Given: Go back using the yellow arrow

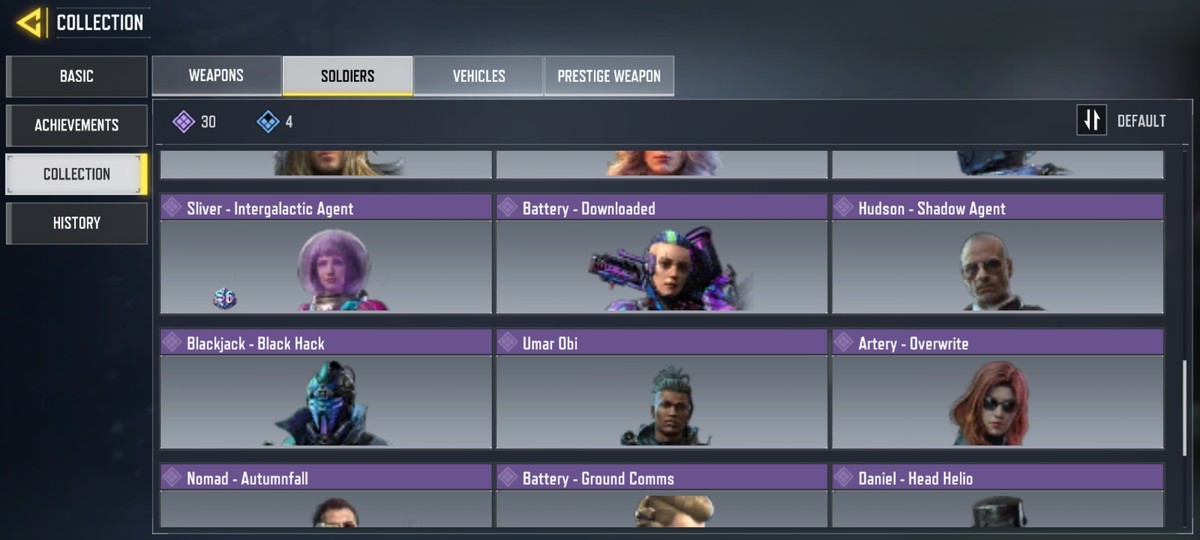Looking at the screenshot, I should point(30,22).
